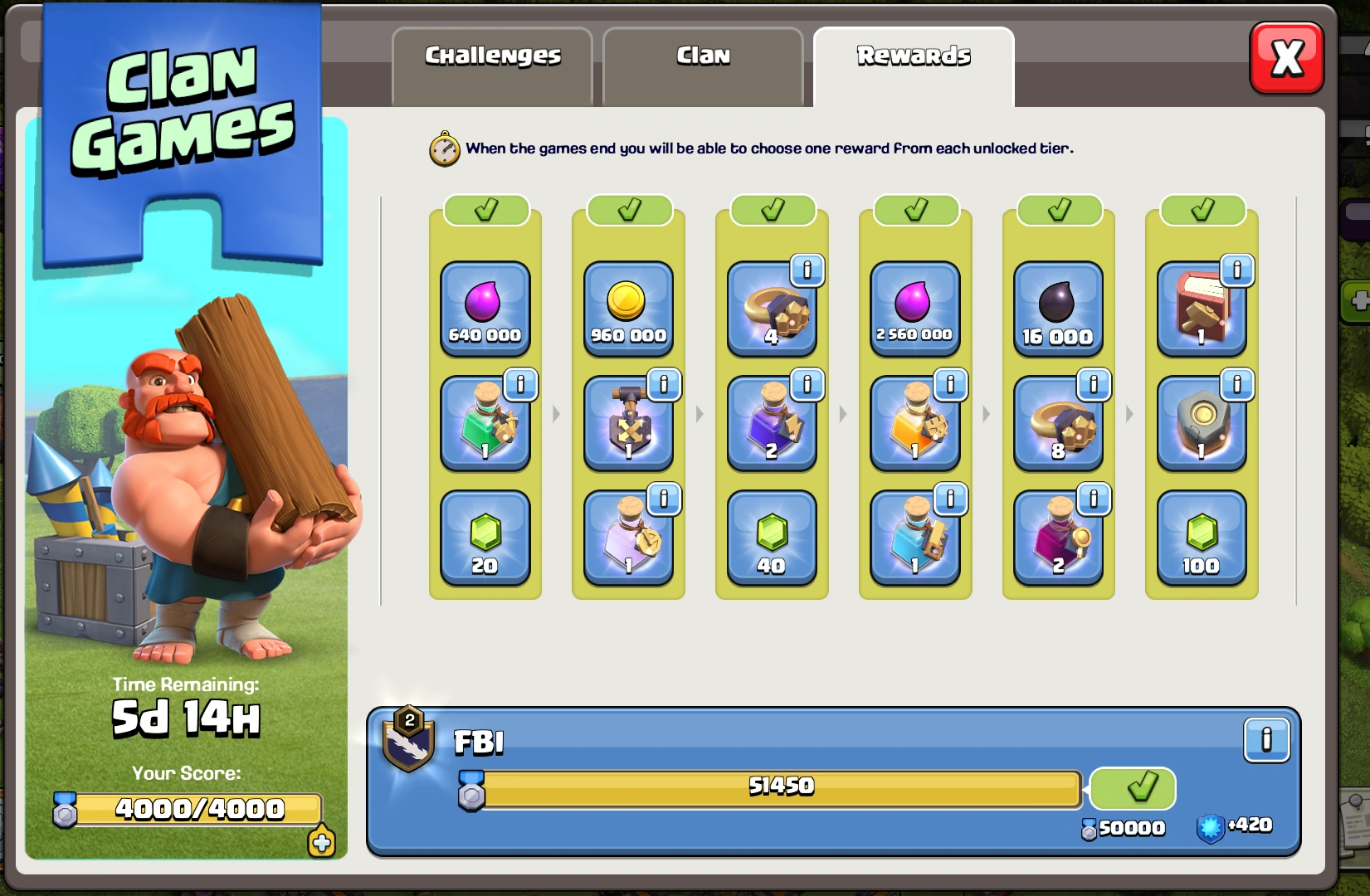Open info for the ring reward of 8
This screenshot has height=896, width=1370.
click(x=1093, y=384)
